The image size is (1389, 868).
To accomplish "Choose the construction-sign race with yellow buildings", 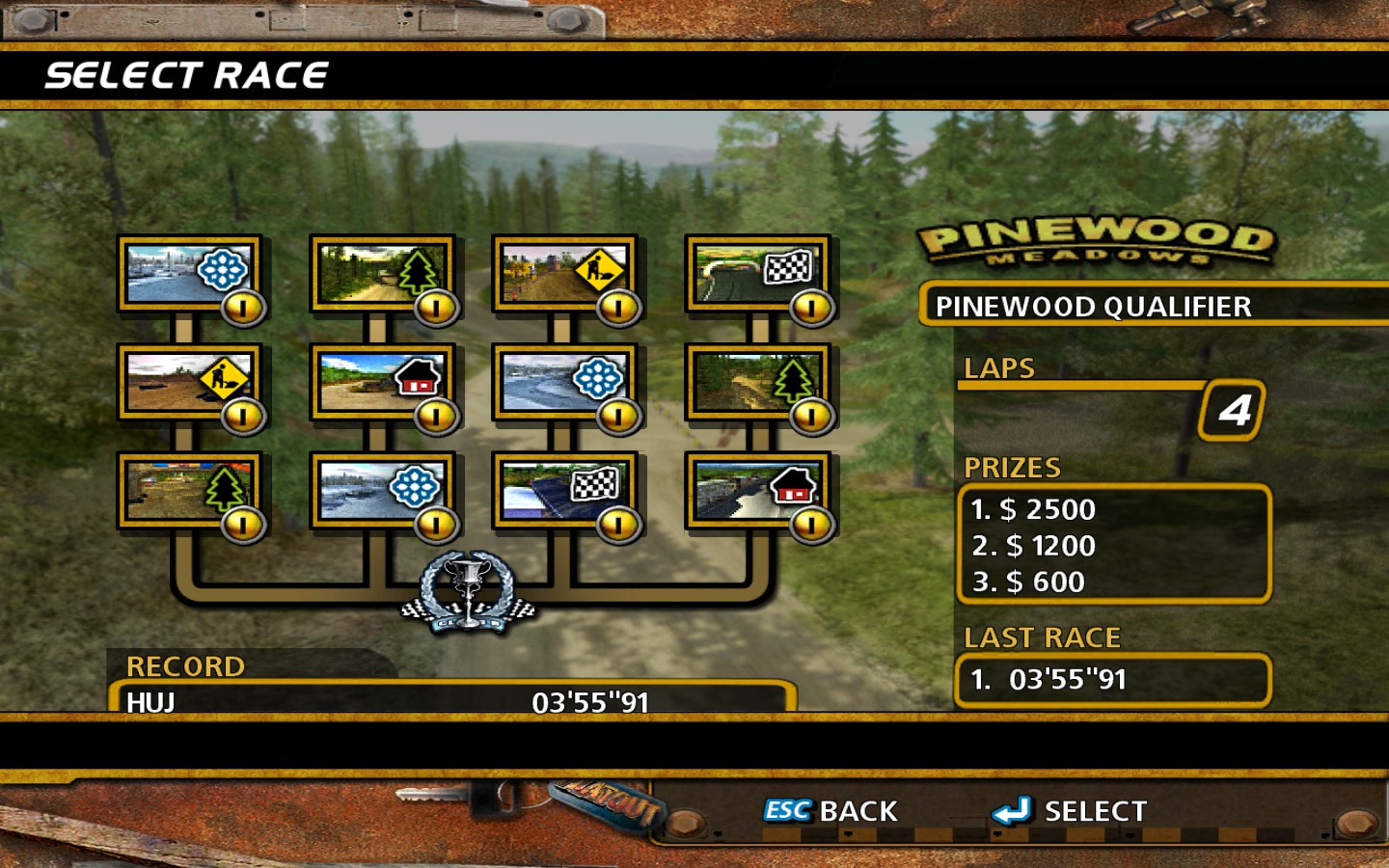I will click(x=564, y=273).
